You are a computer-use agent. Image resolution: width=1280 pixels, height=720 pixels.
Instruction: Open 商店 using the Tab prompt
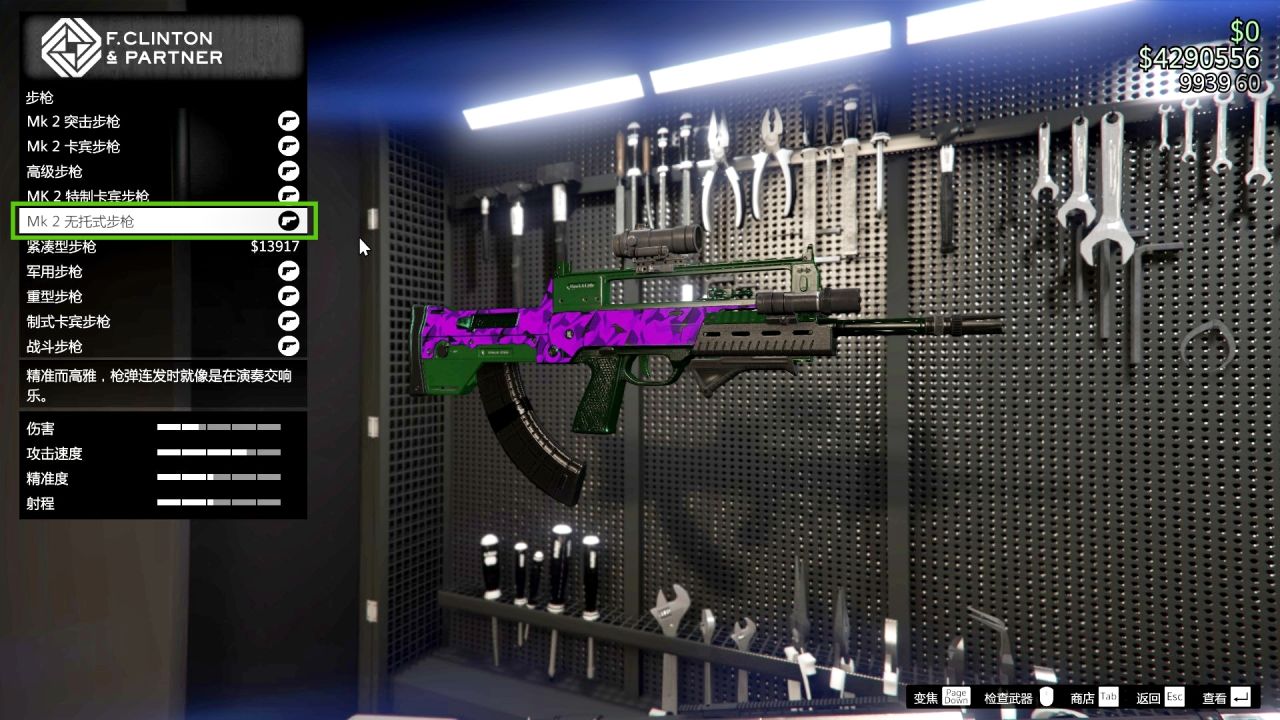[x=1088, y=696]
